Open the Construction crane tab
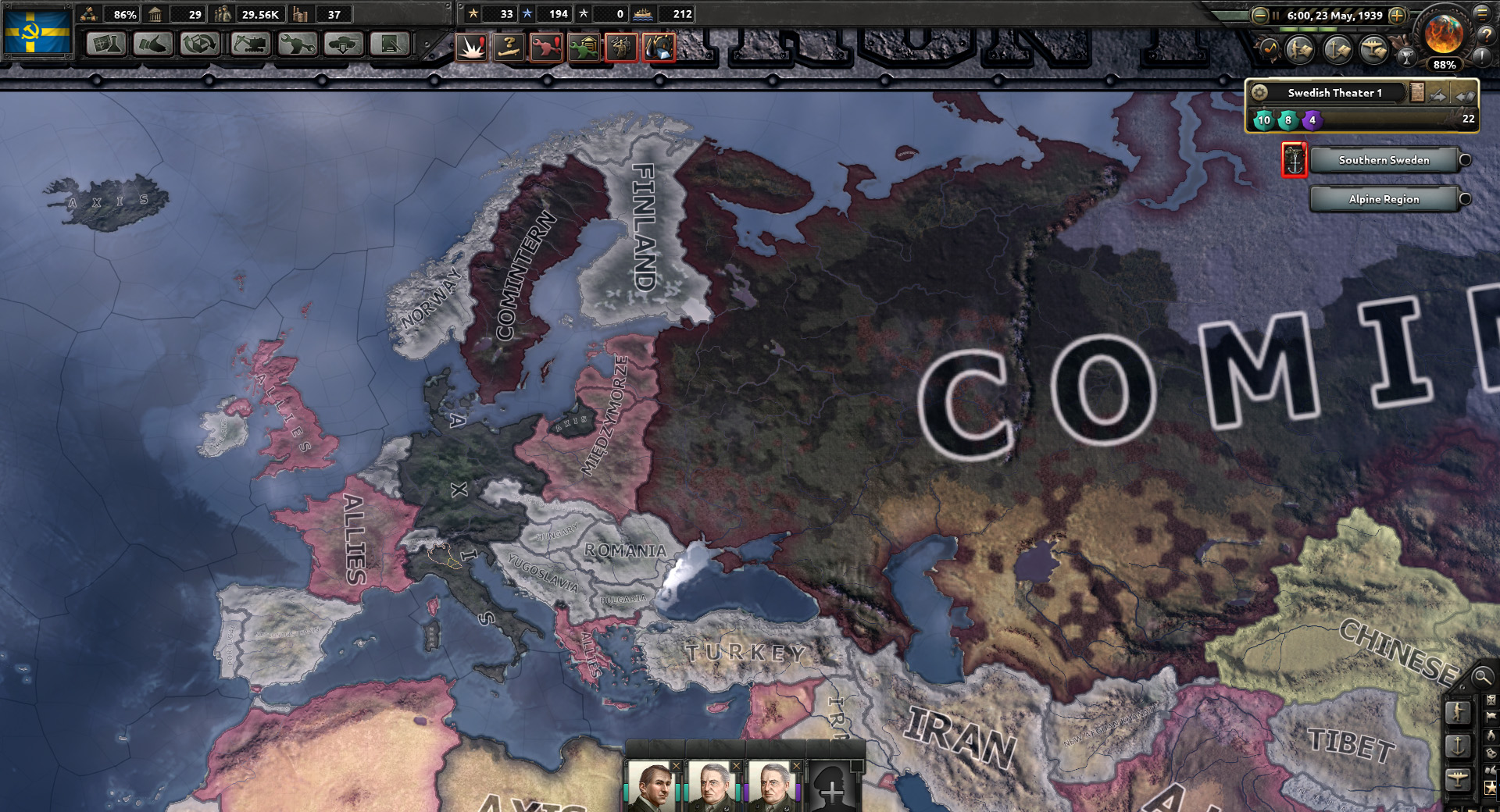The width and height of the screenshot is (1500, 812). tap(250, 45)
